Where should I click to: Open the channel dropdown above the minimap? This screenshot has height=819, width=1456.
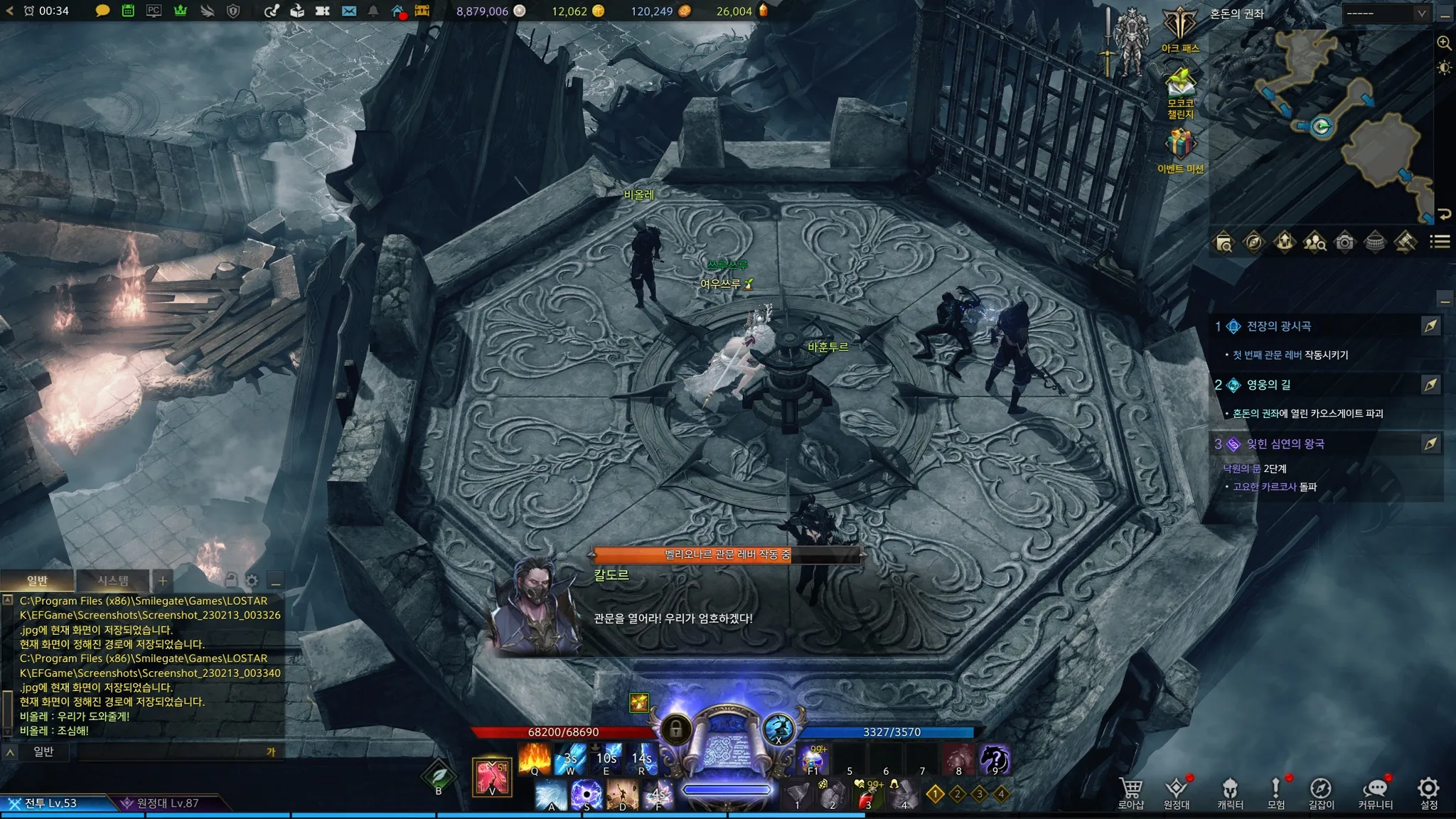point(1386,14)
